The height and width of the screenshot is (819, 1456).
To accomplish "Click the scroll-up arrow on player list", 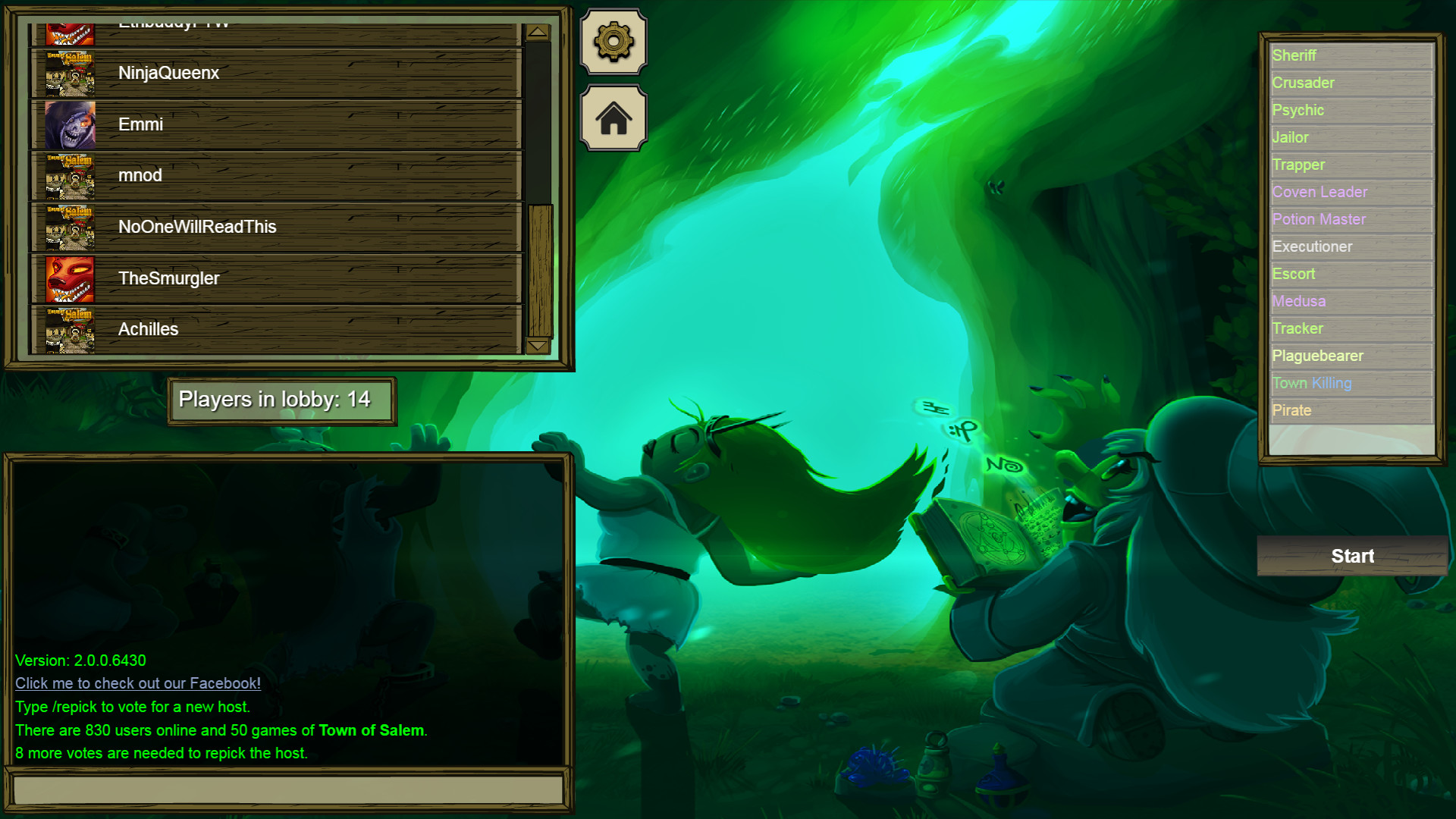I will tap(538, 32).
